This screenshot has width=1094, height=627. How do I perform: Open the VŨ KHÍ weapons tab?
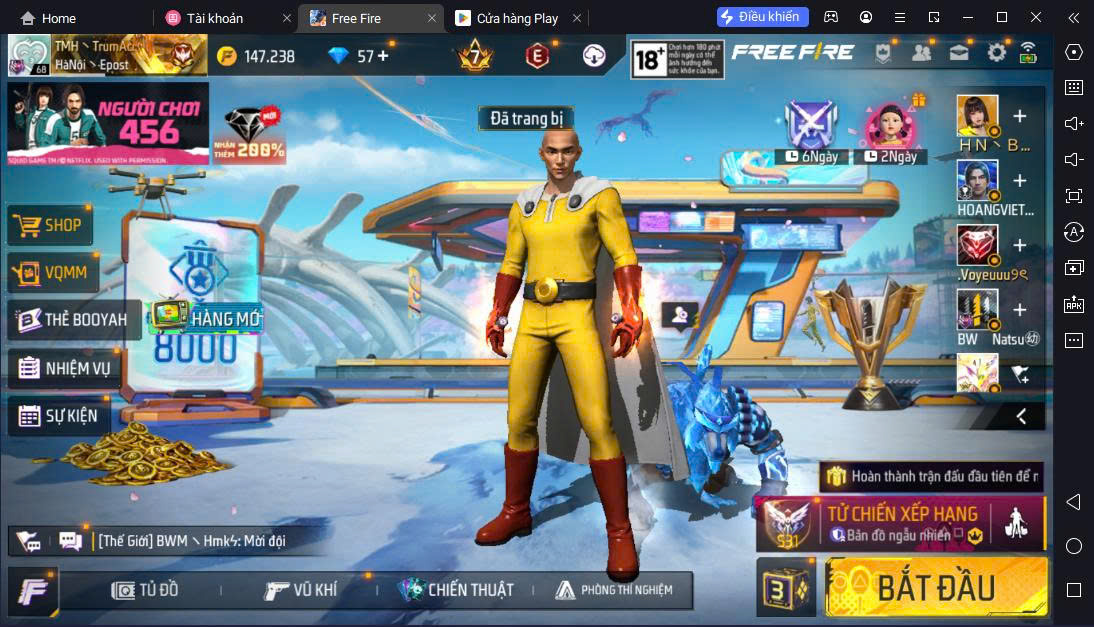301,590
